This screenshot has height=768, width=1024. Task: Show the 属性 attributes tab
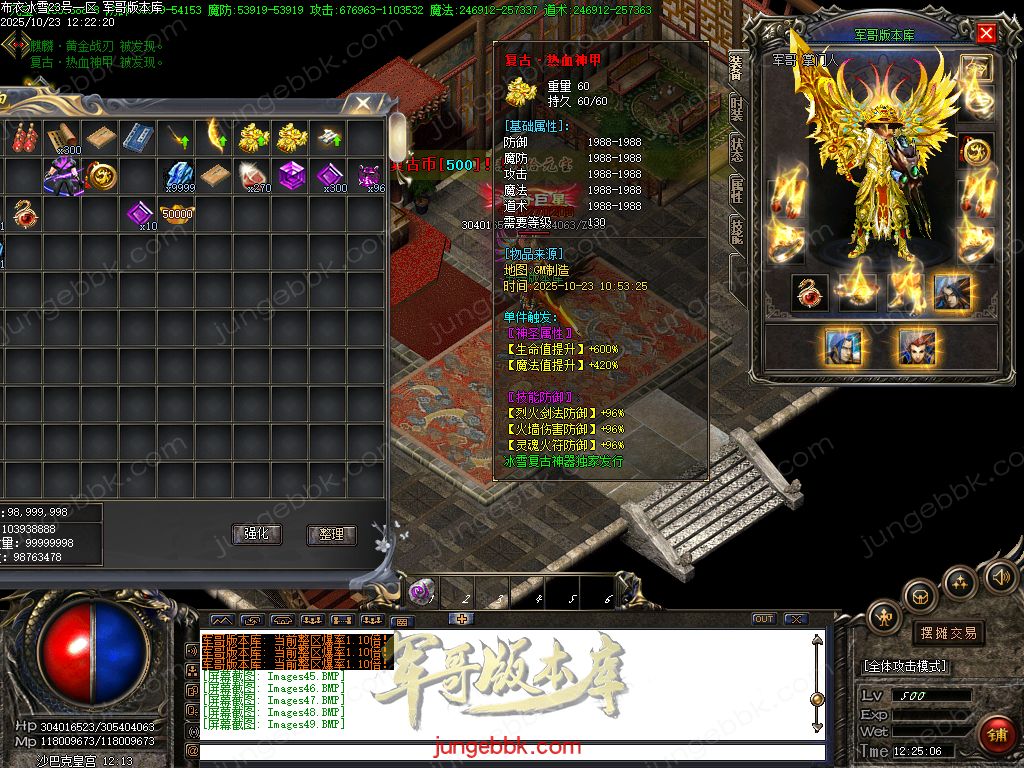[736, 190]
